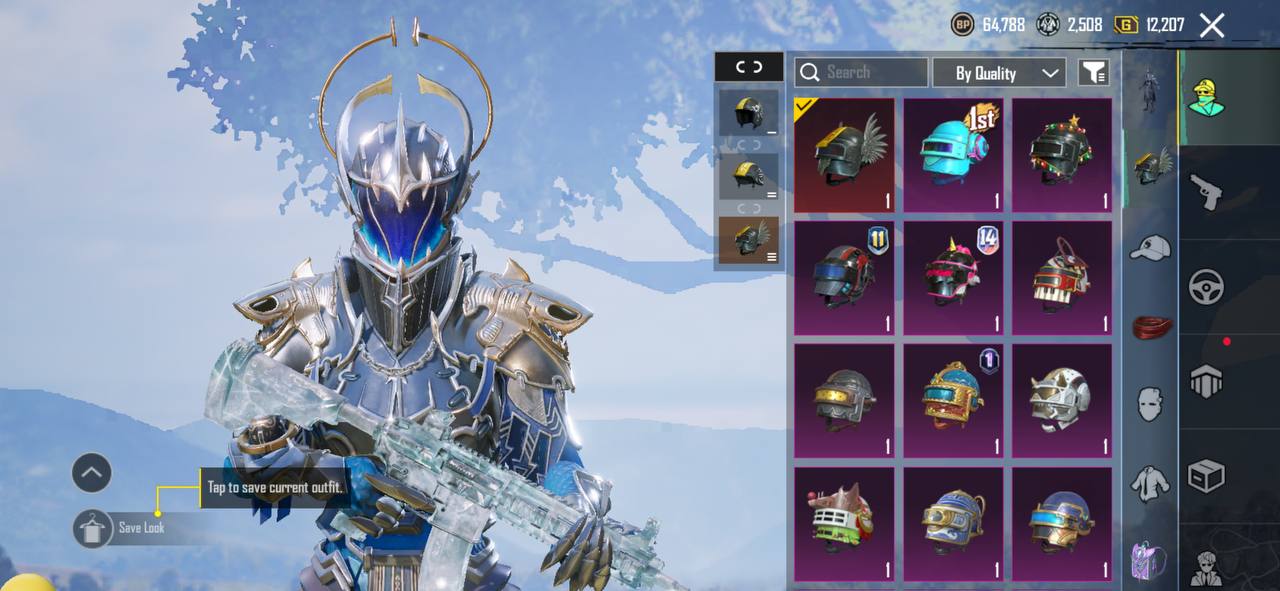Pick the helmet with the 11 badge
Viewport: 1280px width, 591px height.
(x=844, y=277)
